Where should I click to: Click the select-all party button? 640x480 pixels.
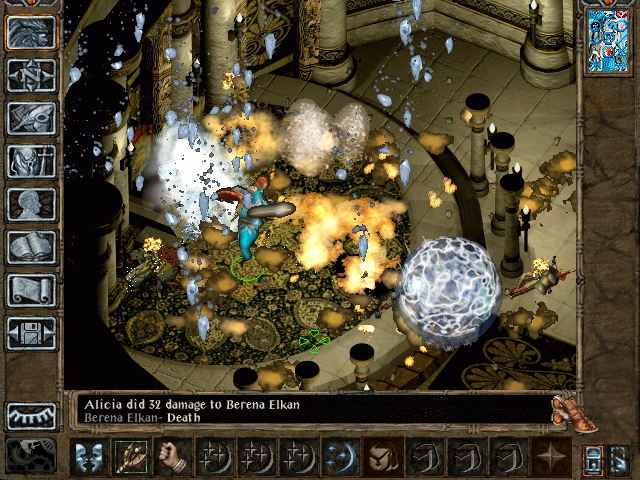click(592, 457)
